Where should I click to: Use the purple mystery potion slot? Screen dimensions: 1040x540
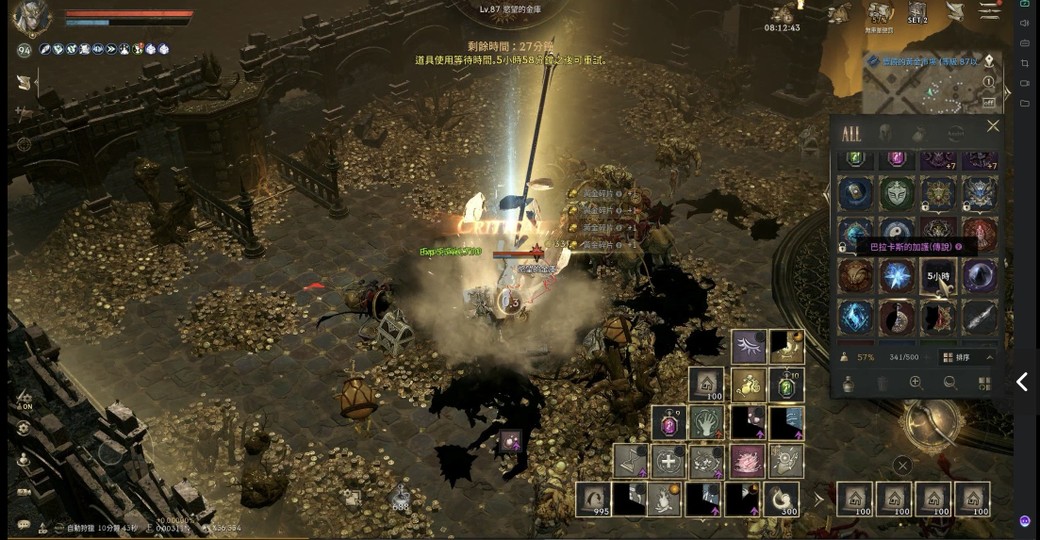[x=668, y=422]
